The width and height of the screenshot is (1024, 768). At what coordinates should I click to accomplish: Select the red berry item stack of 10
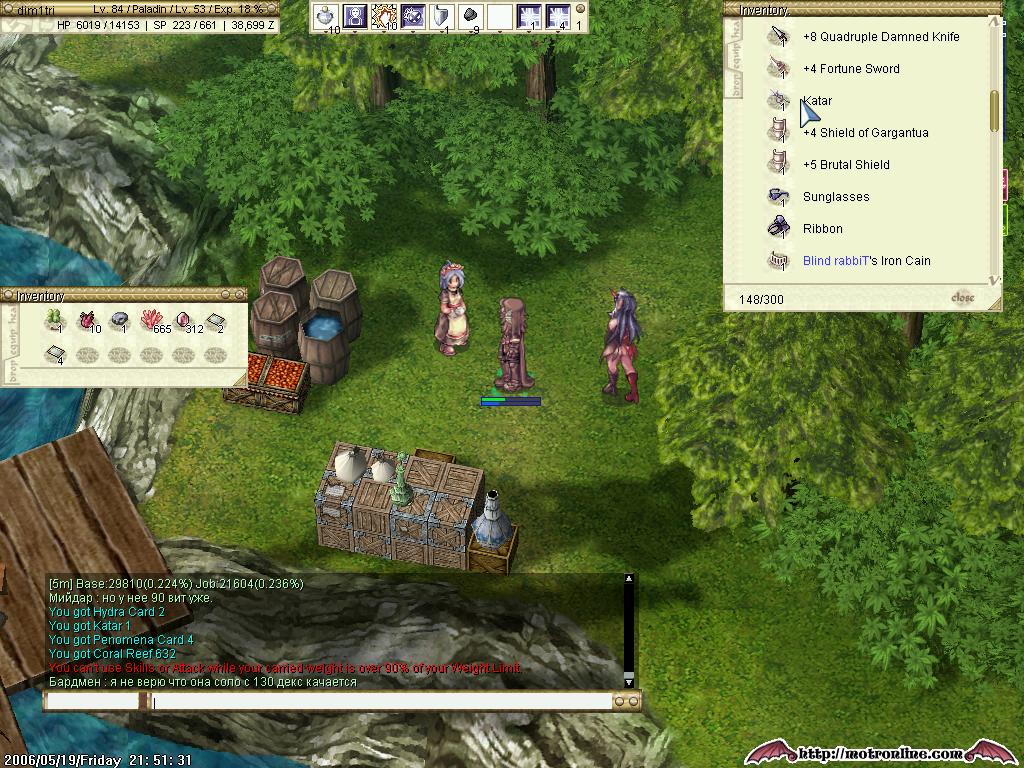click(x=88, y=321)
